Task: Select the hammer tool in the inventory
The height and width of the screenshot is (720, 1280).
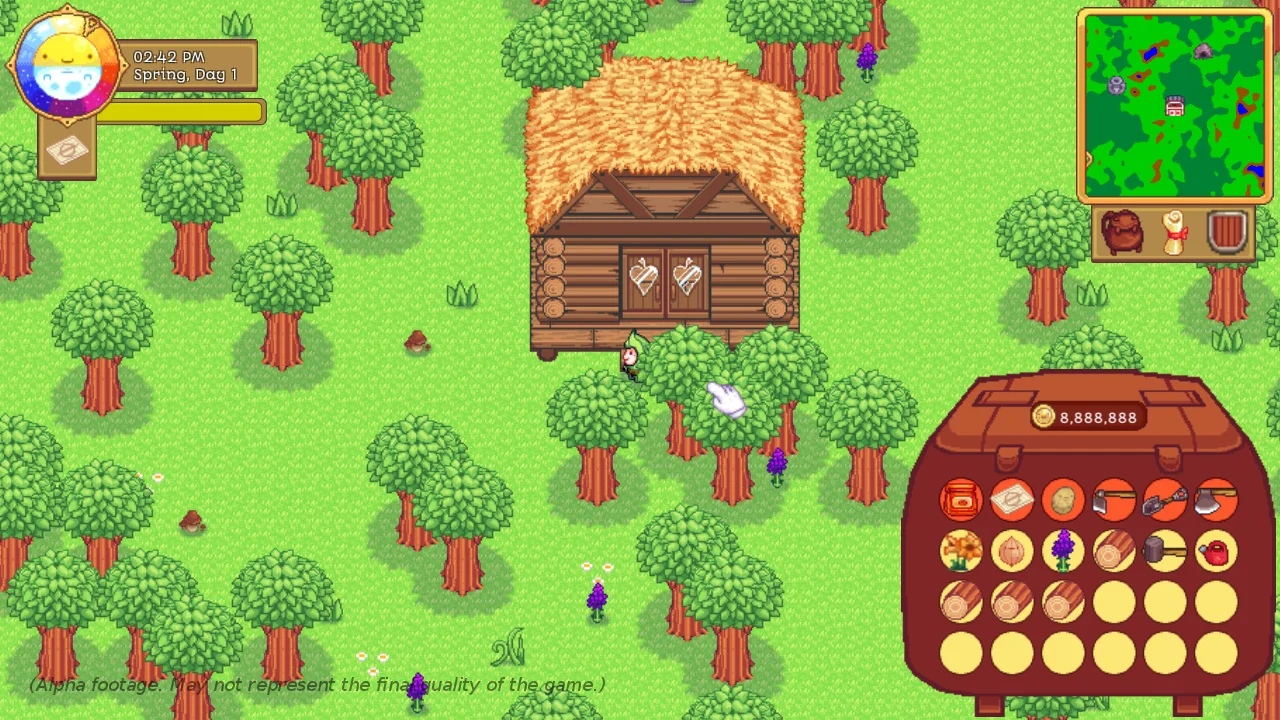Action: [1164, 552]
